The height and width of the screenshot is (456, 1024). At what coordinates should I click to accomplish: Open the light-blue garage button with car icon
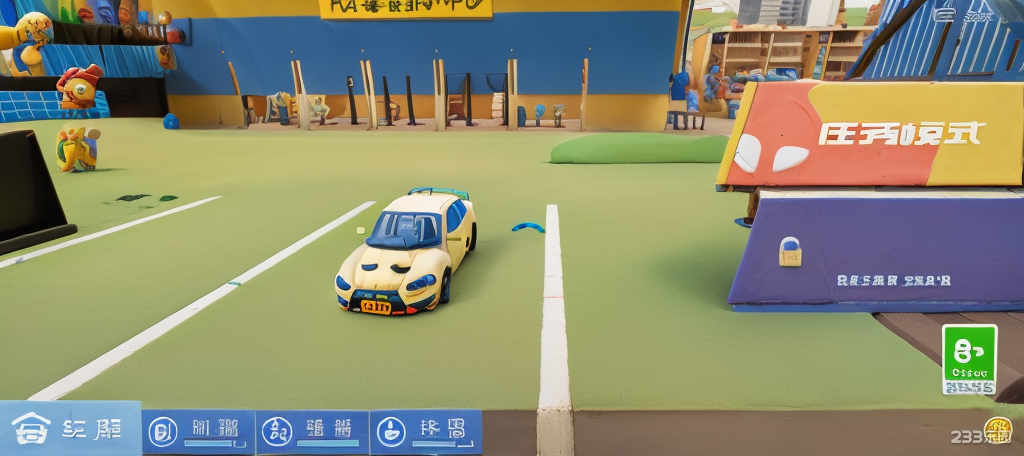[69, 429]
